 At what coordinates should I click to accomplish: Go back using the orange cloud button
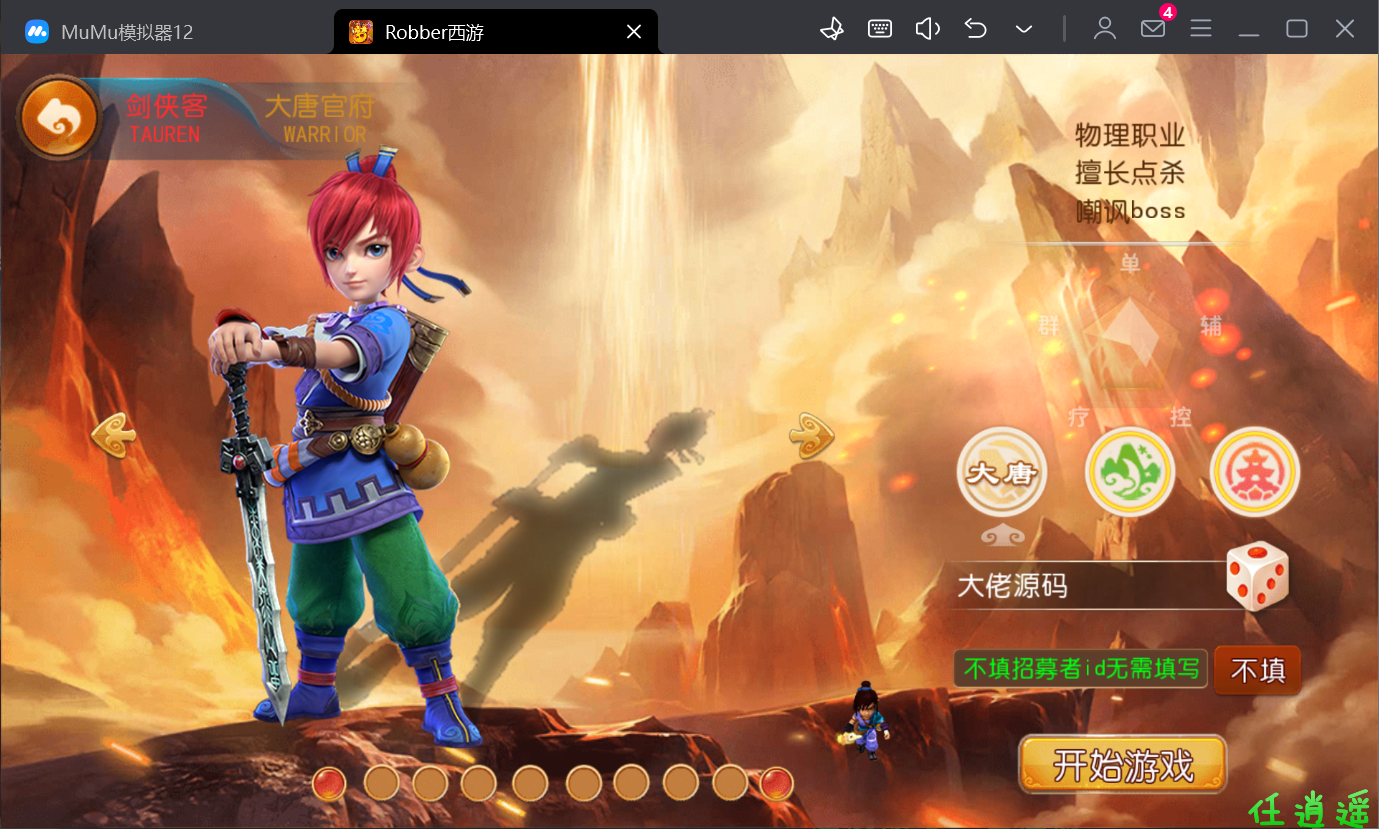(x=59, y=118)
